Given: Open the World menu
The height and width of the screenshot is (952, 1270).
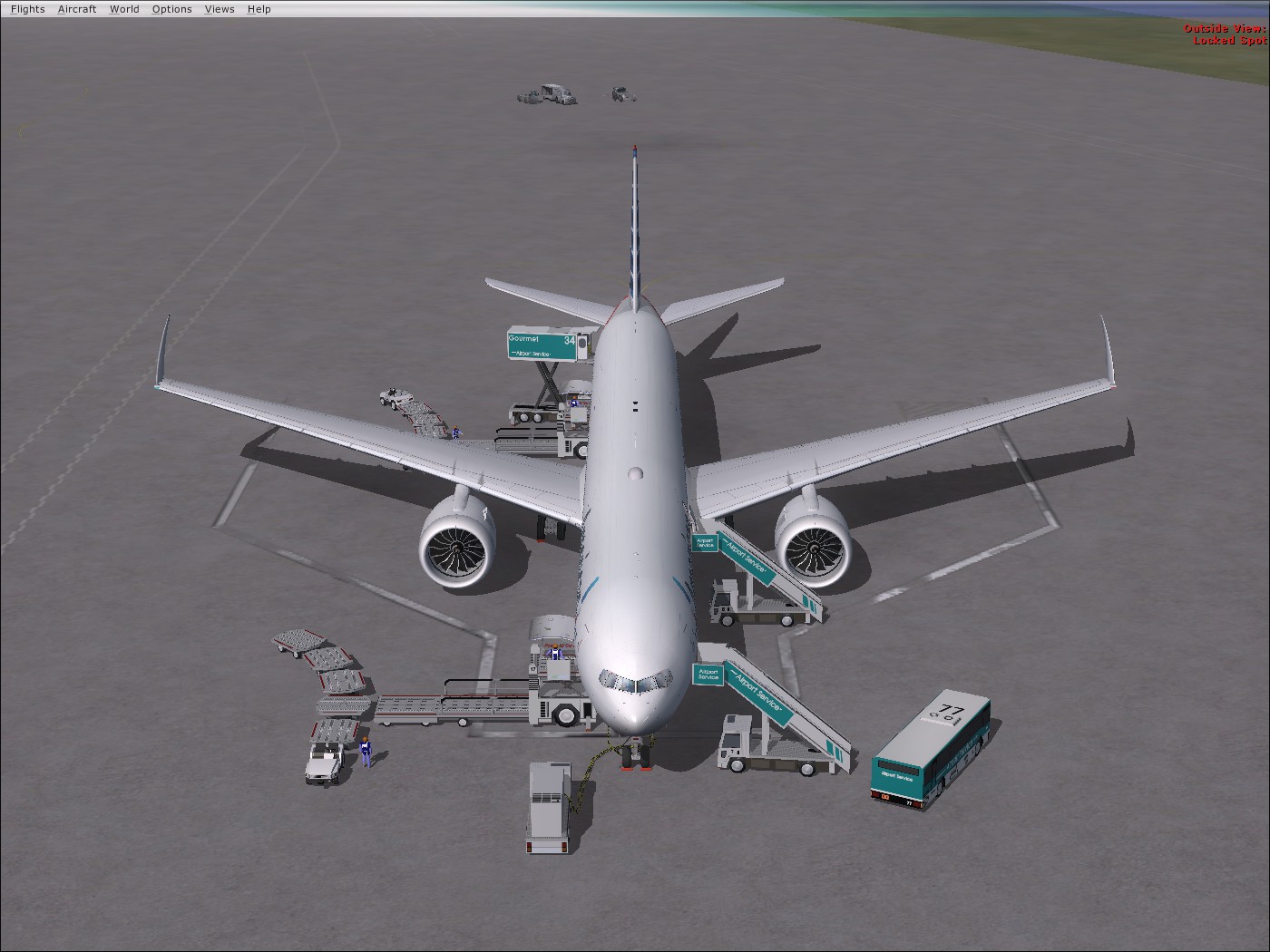Looking at the screenshot, I should 123,8.
